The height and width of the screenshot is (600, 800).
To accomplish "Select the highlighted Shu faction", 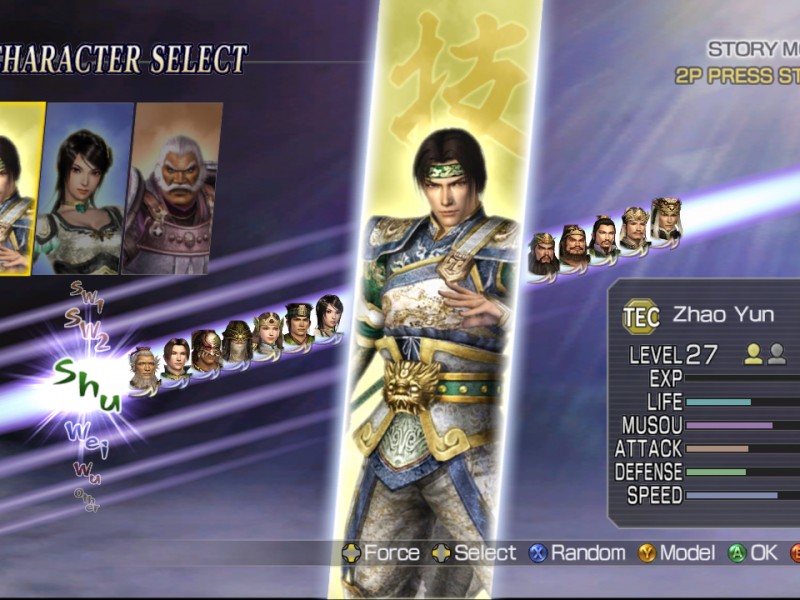I will (x=88, y=387).
